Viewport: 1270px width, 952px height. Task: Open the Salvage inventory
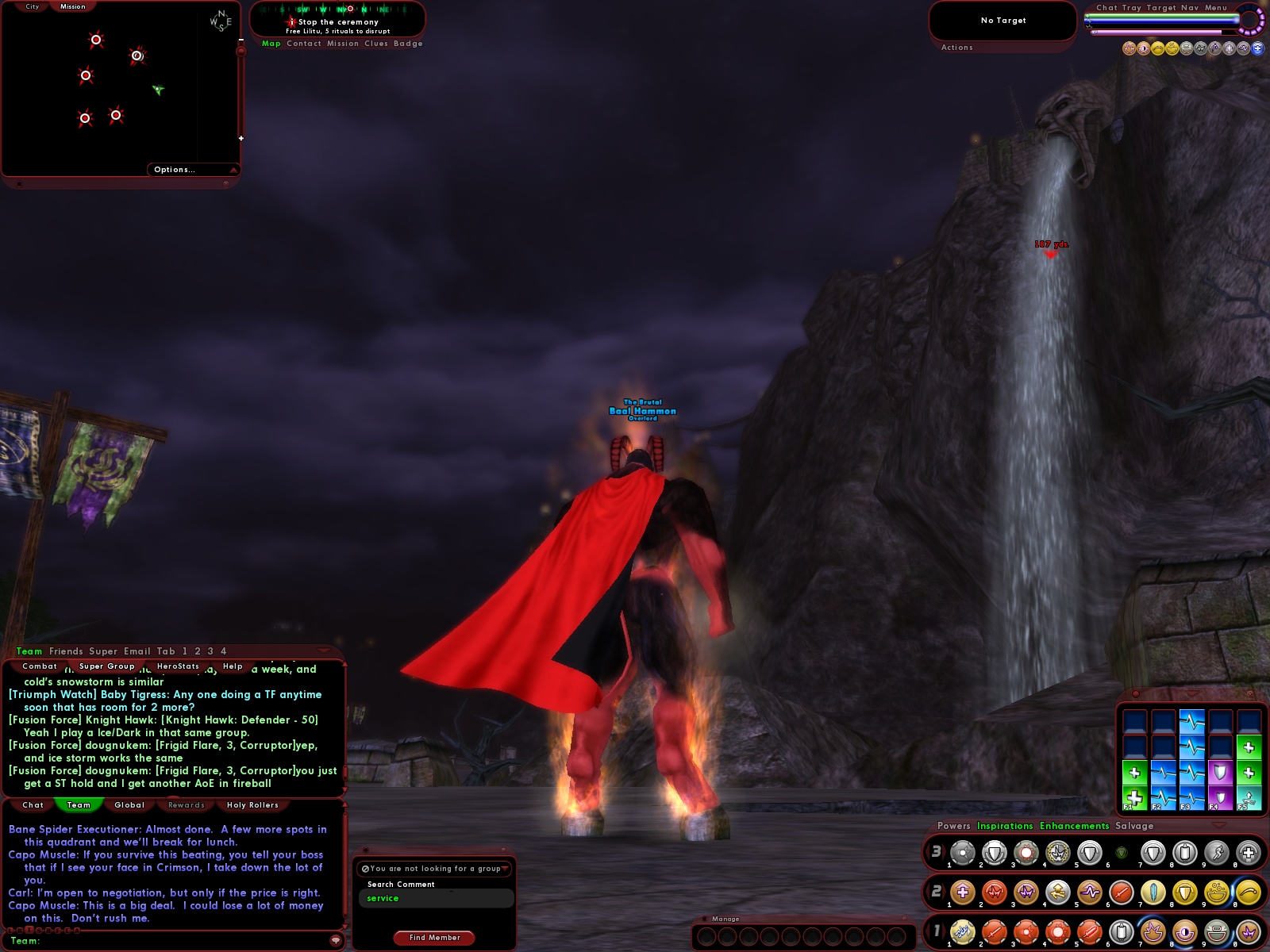tap(1133, 826)
